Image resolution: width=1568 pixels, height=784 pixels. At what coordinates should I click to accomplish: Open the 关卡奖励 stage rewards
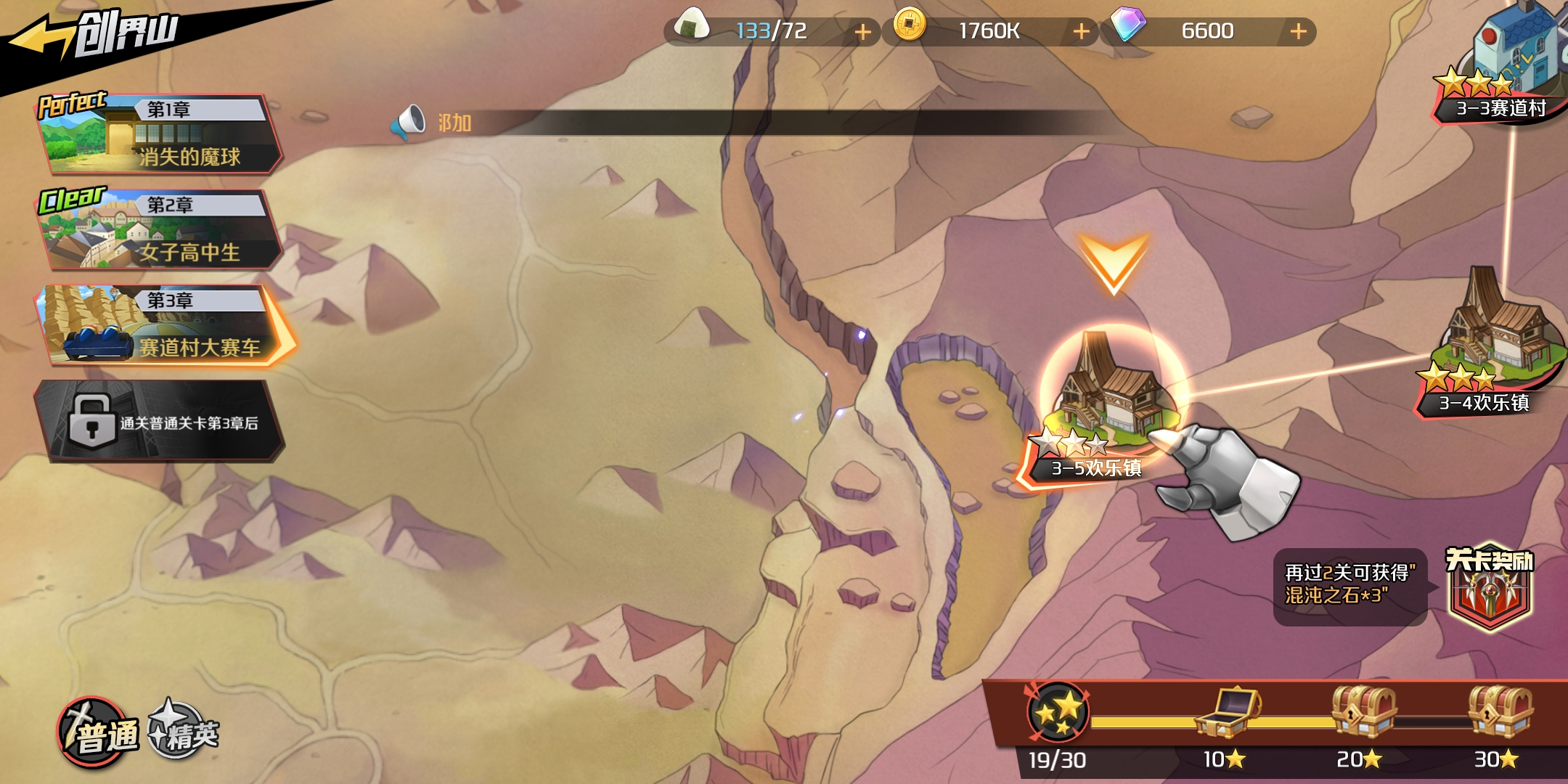click(1490, 589)
